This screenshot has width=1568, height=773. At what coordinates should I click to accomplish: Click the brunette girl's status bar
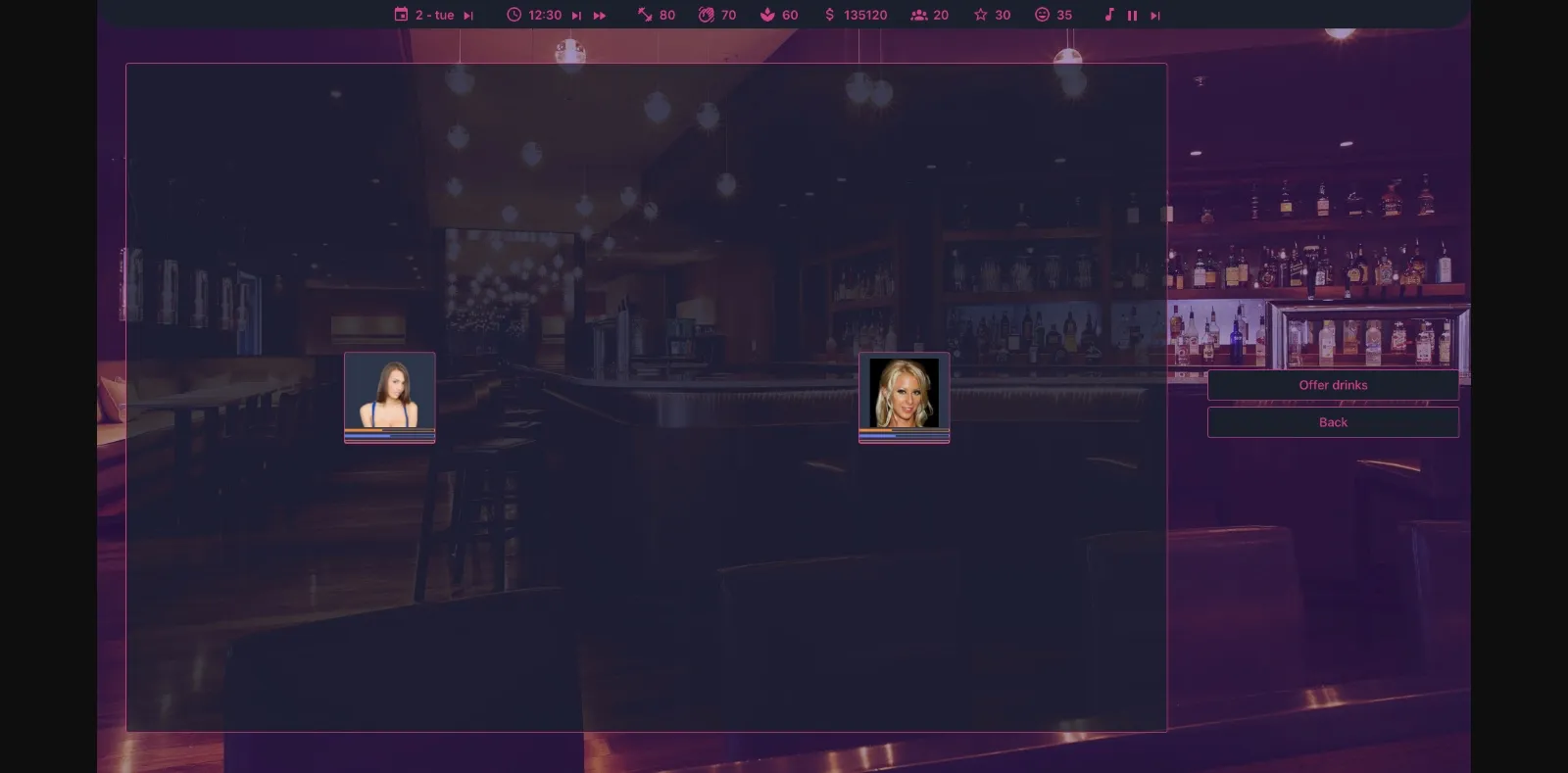click(x=389, y=434)
